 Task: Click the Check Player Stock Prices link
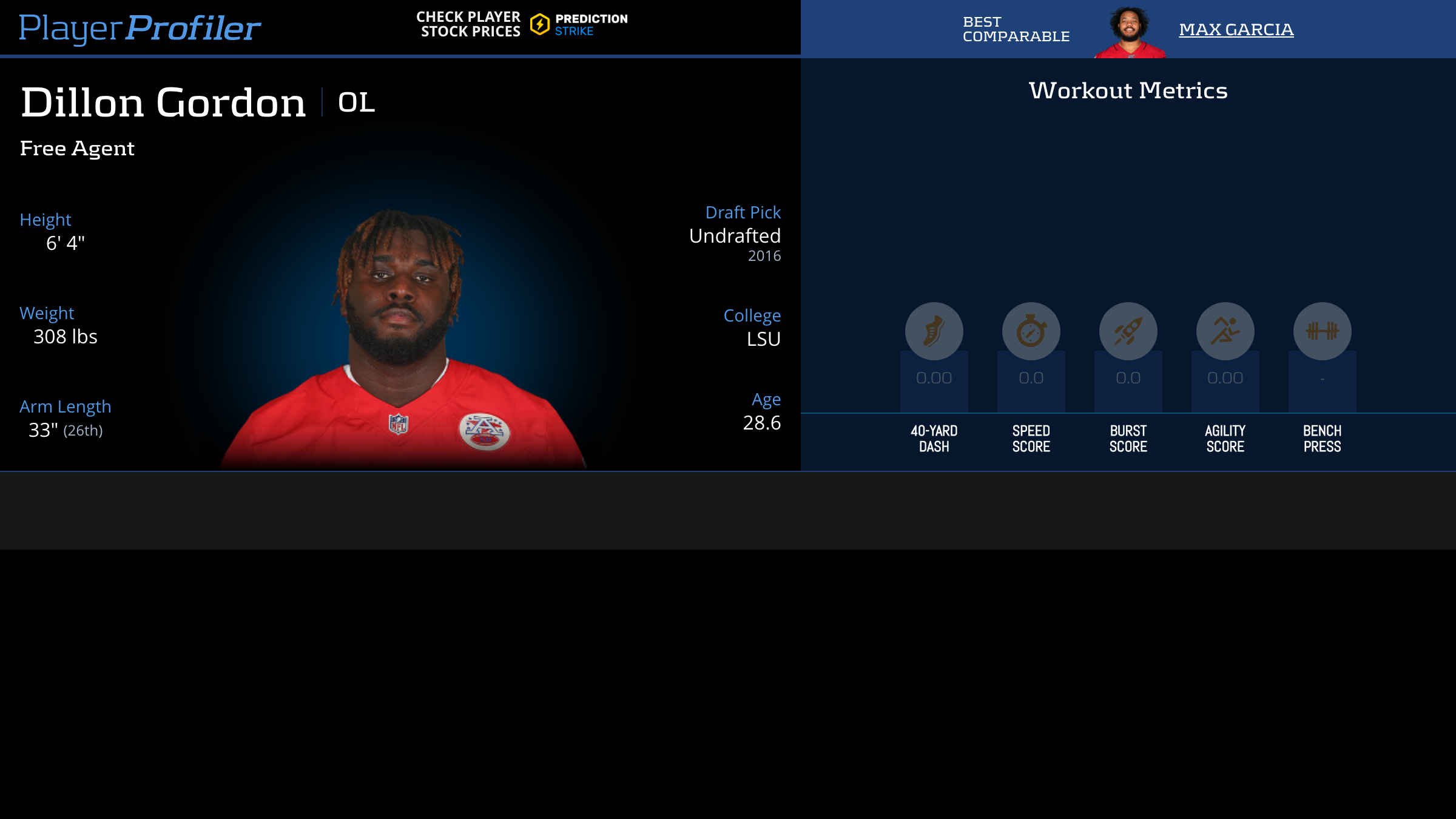coord(468,24)
